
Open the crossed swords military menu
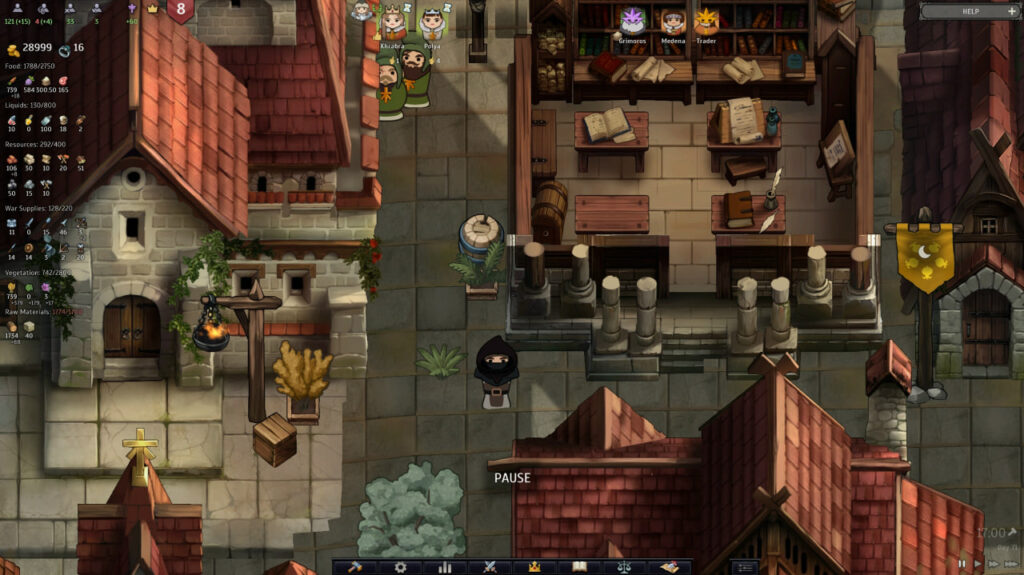(x=490, y=567)
